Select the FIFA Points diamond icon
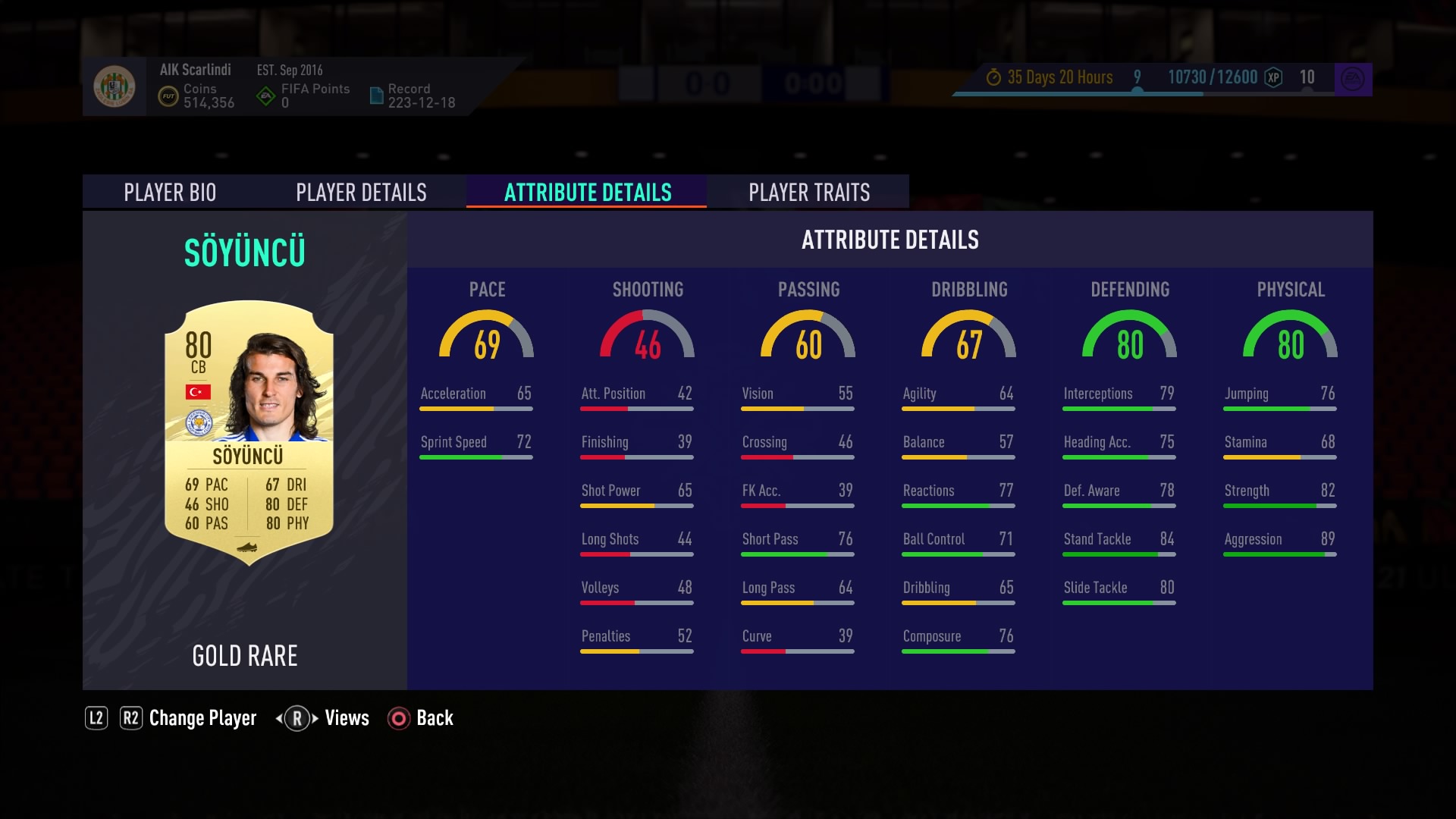The width and height of the screenshot is (1456, 819). click(x=265, y=94)
